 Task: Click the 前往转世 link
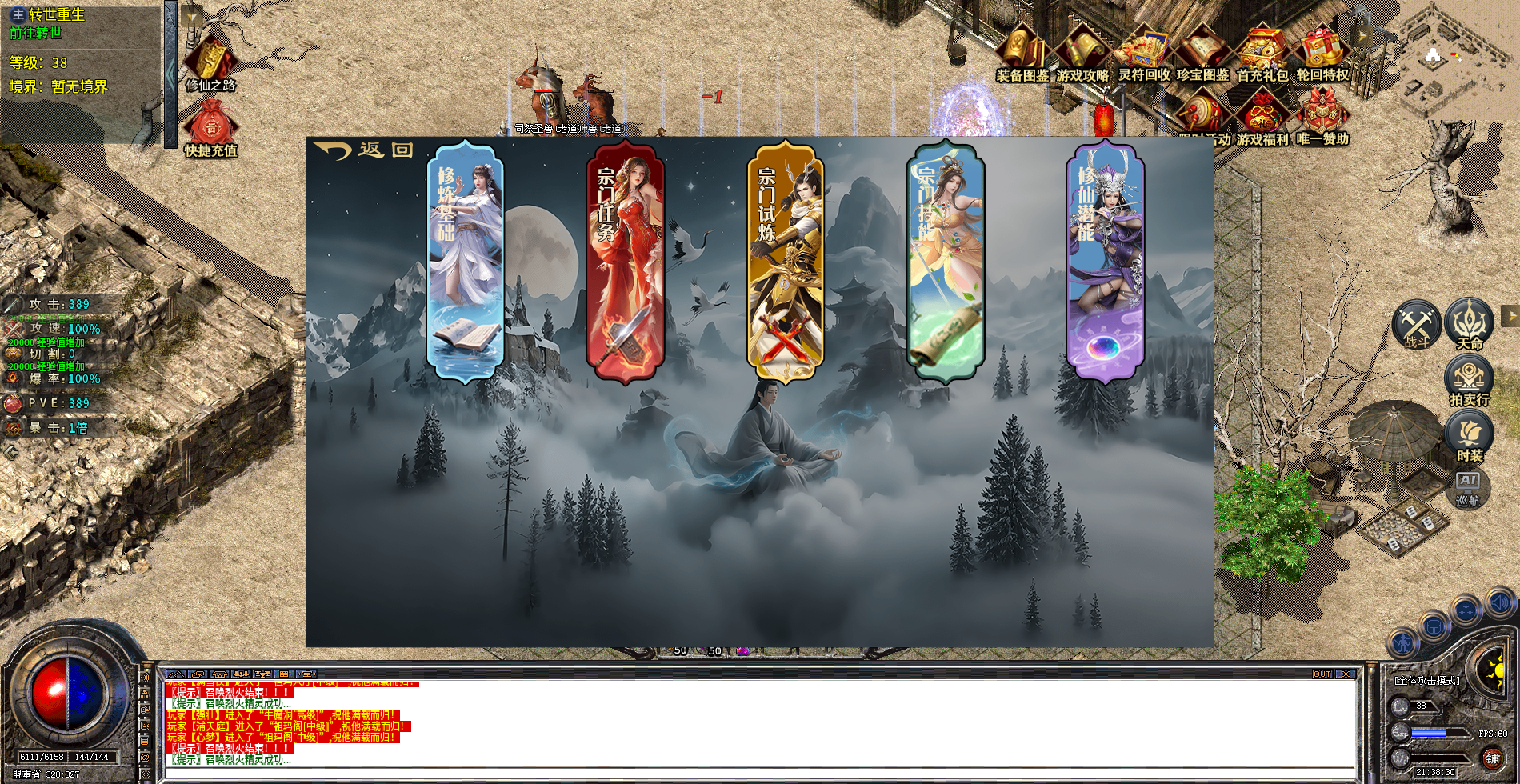(x=35, y=33)
